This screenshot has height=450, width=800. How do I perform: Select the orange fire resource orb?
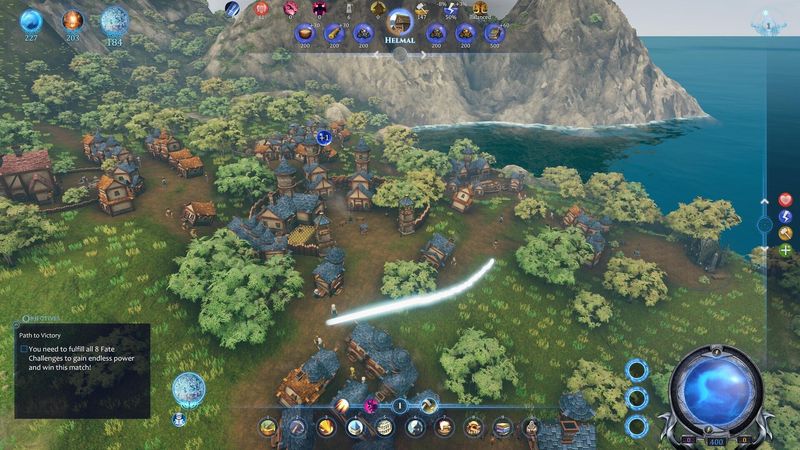point(73,20)
